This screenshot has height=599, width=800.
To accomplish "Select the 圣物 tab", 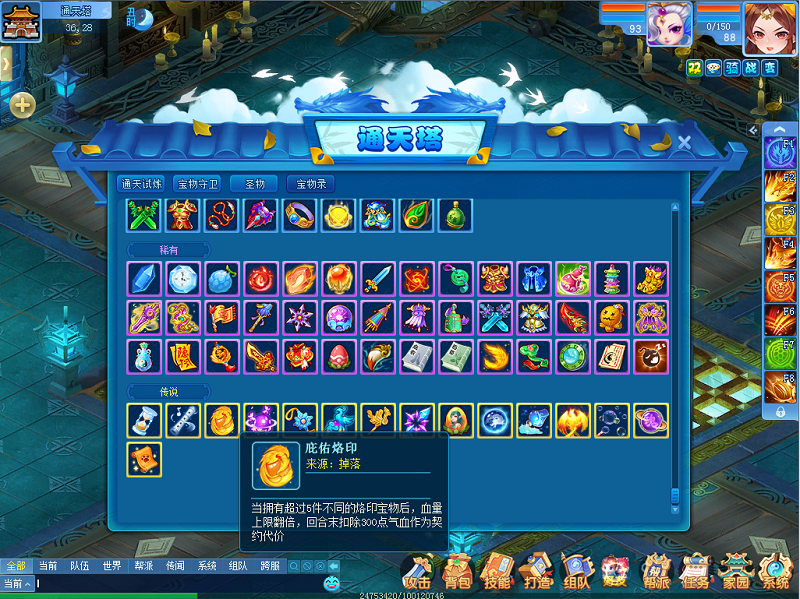I will [253, 184].
